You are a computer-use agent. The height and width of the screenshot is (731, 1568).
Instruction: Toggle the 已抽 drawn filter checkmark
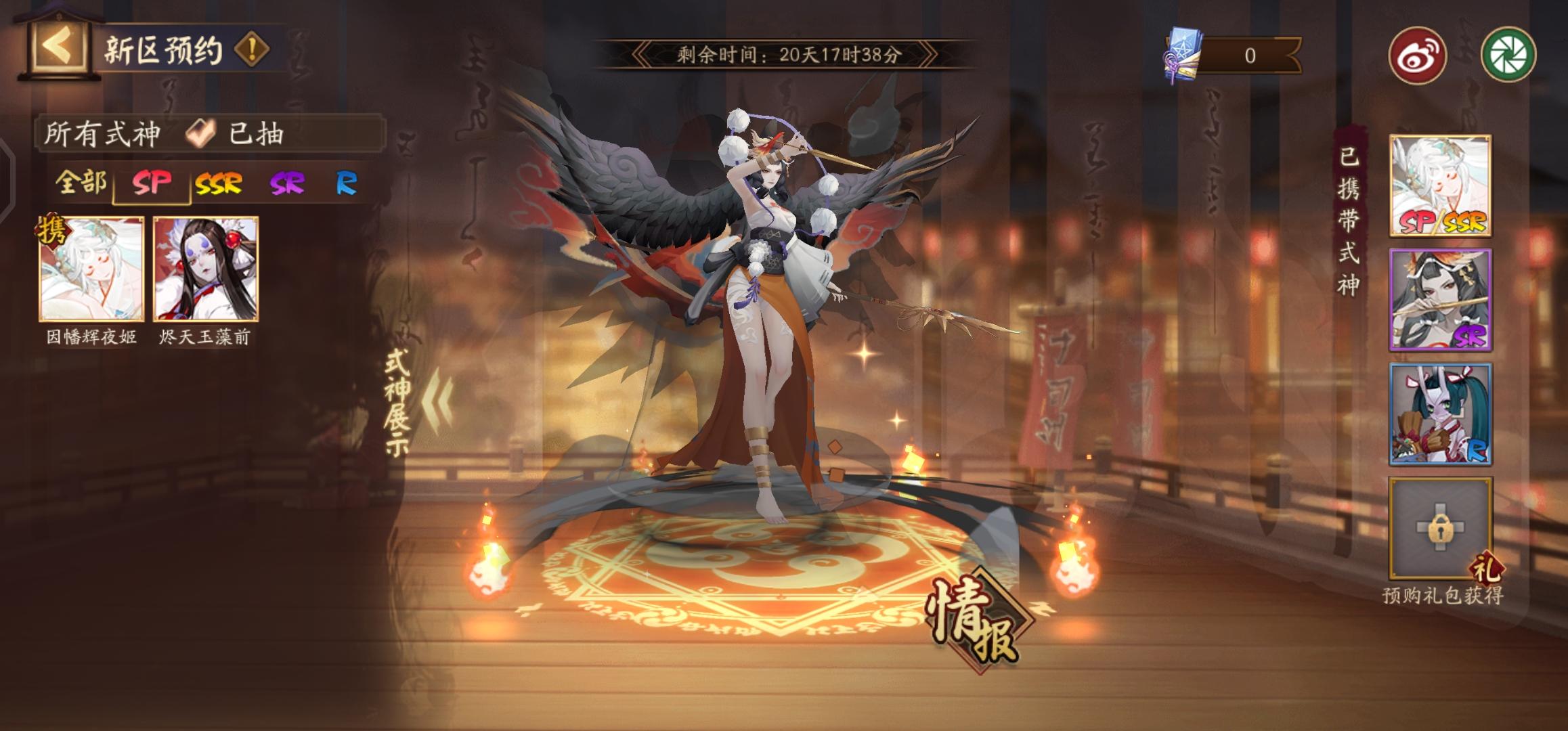click(198, 134)
